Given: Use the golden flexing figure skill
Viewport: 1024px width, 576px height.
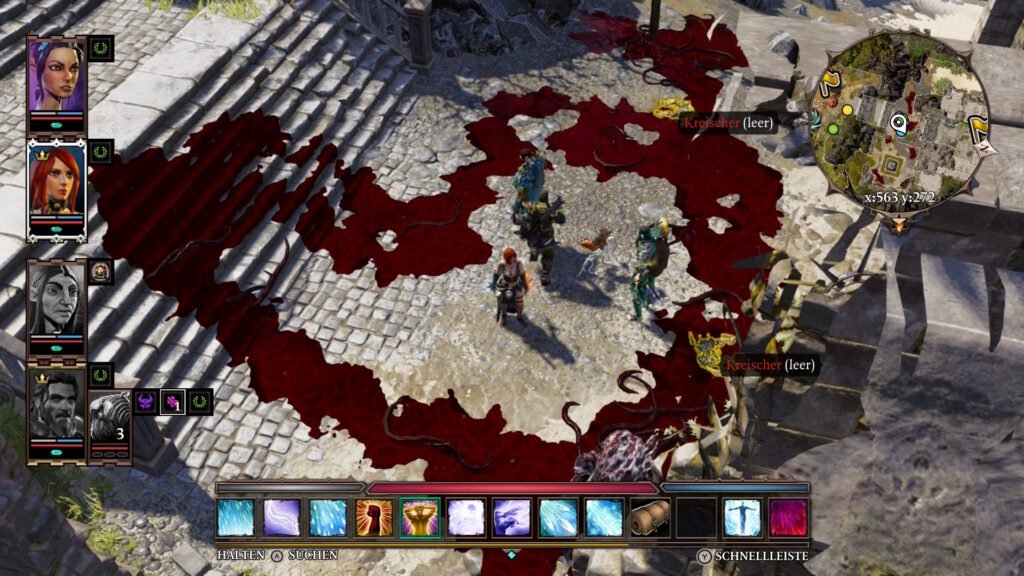Looking at the screenshot, I should [x=420, y=518].
